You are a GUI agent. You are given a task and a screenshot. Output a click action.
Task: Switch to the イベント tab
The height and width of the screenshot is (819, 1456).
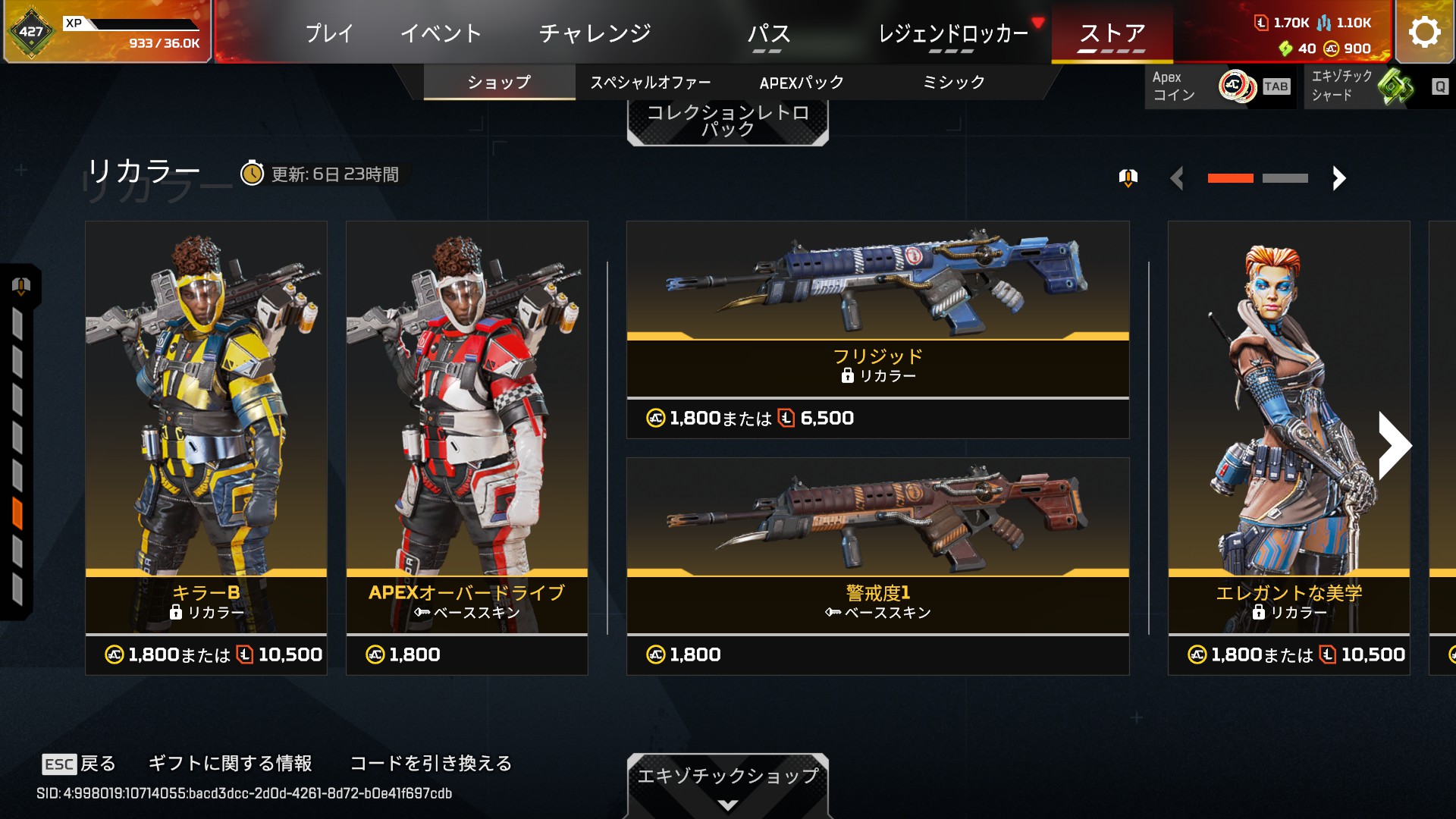[441, 33]
